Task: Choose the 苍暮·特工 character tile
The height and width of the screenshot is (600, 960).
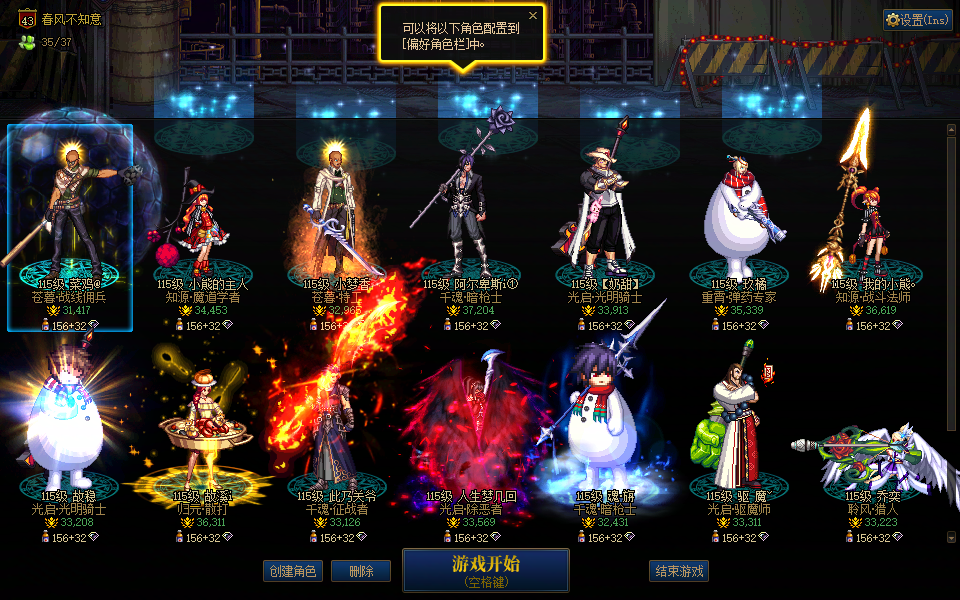Action: pyautogui.click(x=338, y=228)
